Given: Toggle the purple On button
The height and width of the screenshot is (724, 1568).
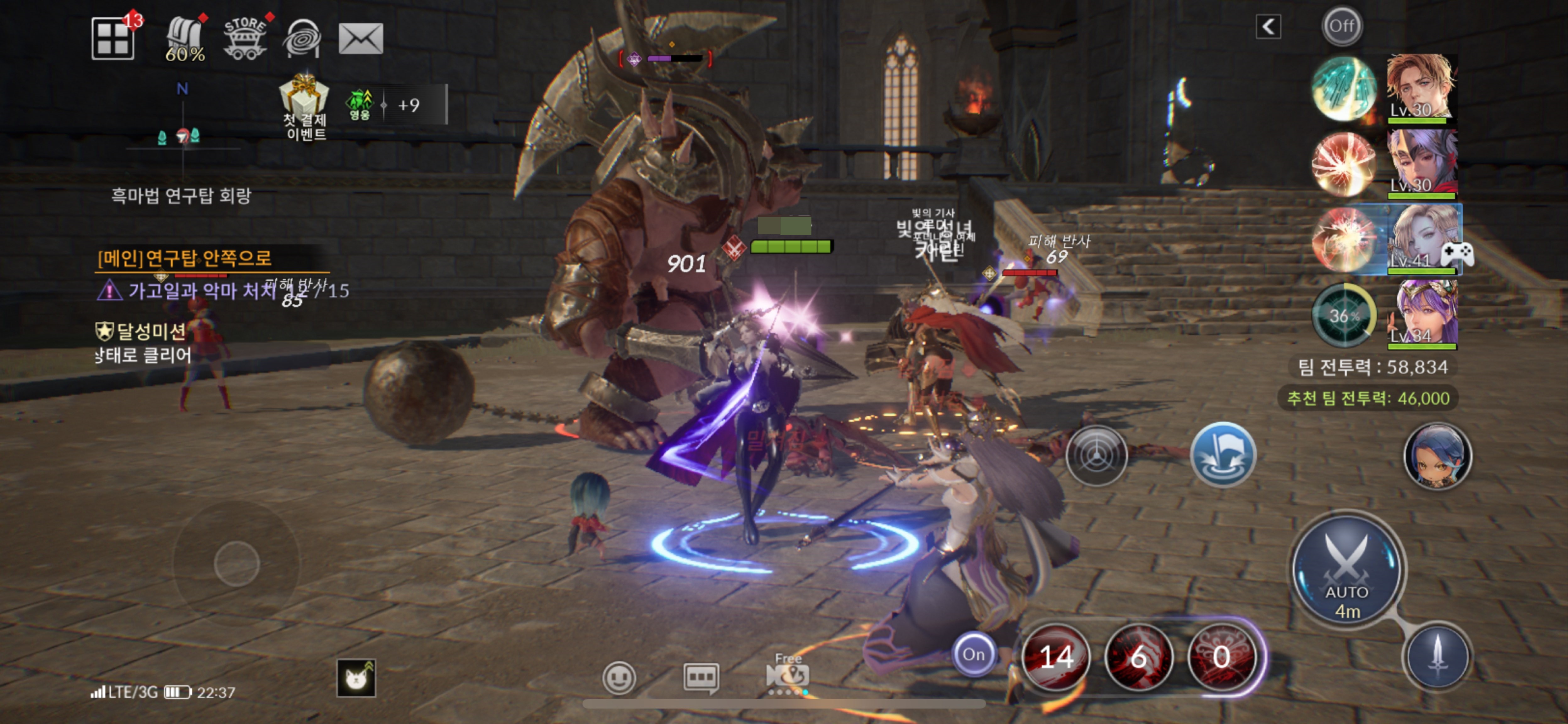Looking at the screenshot, I should coord(973,655).
